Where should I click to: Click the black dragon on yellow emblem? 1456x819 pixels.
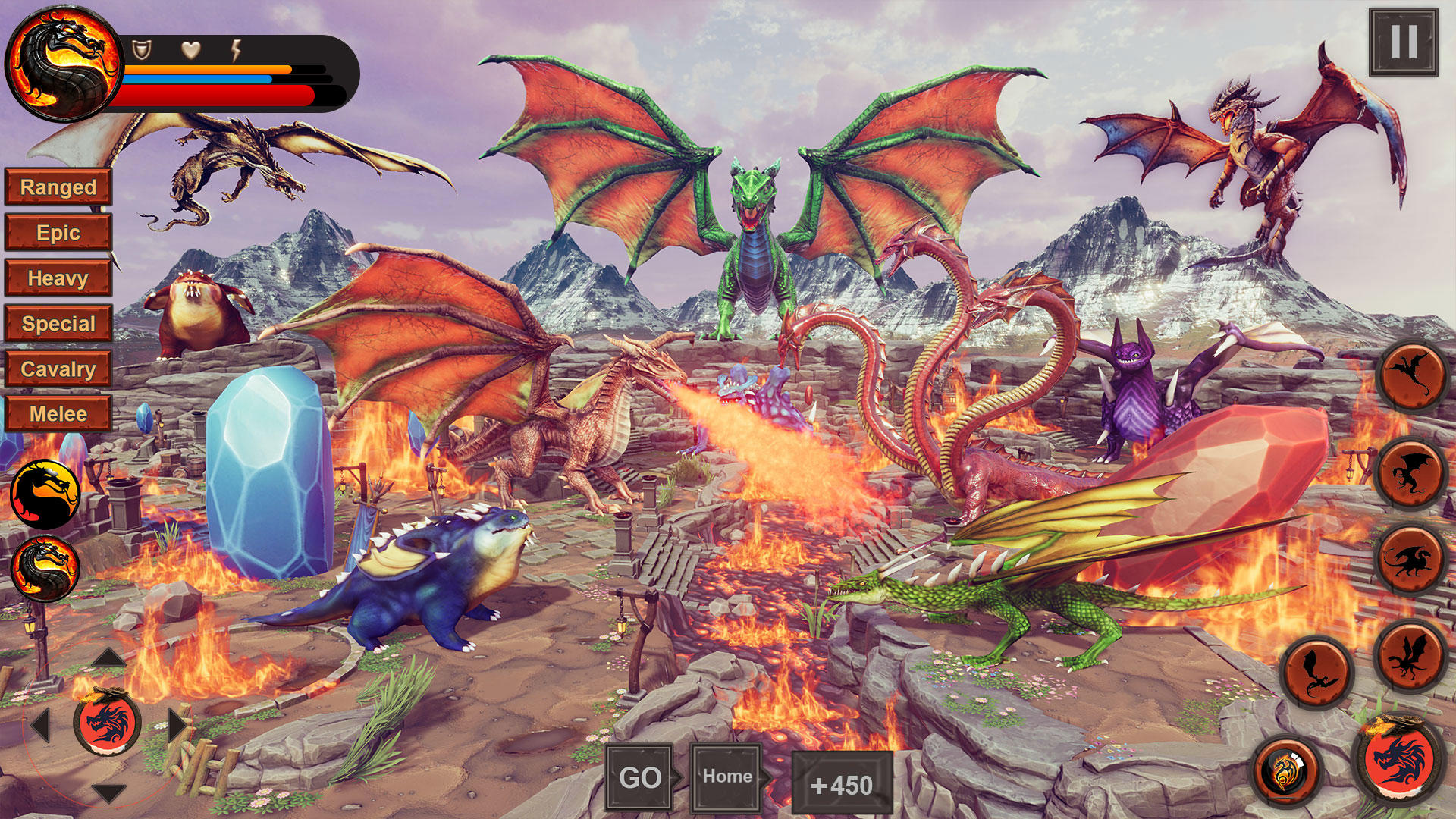pos(45,494)
